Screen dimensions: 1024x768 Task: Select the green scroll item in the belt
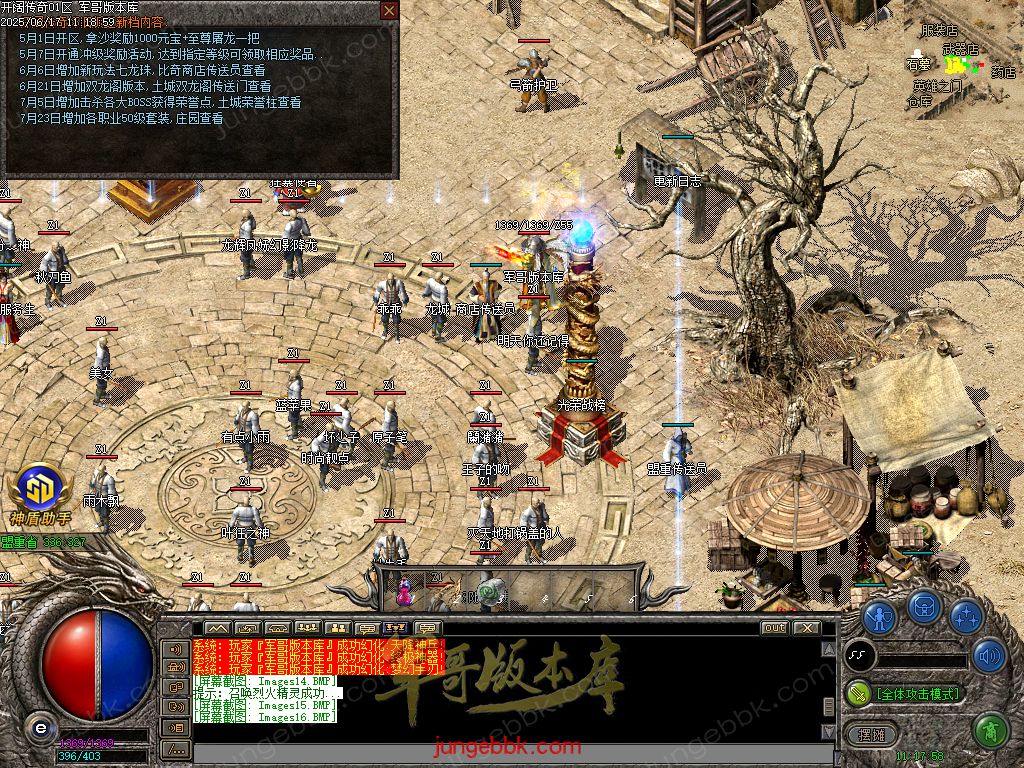490,592
